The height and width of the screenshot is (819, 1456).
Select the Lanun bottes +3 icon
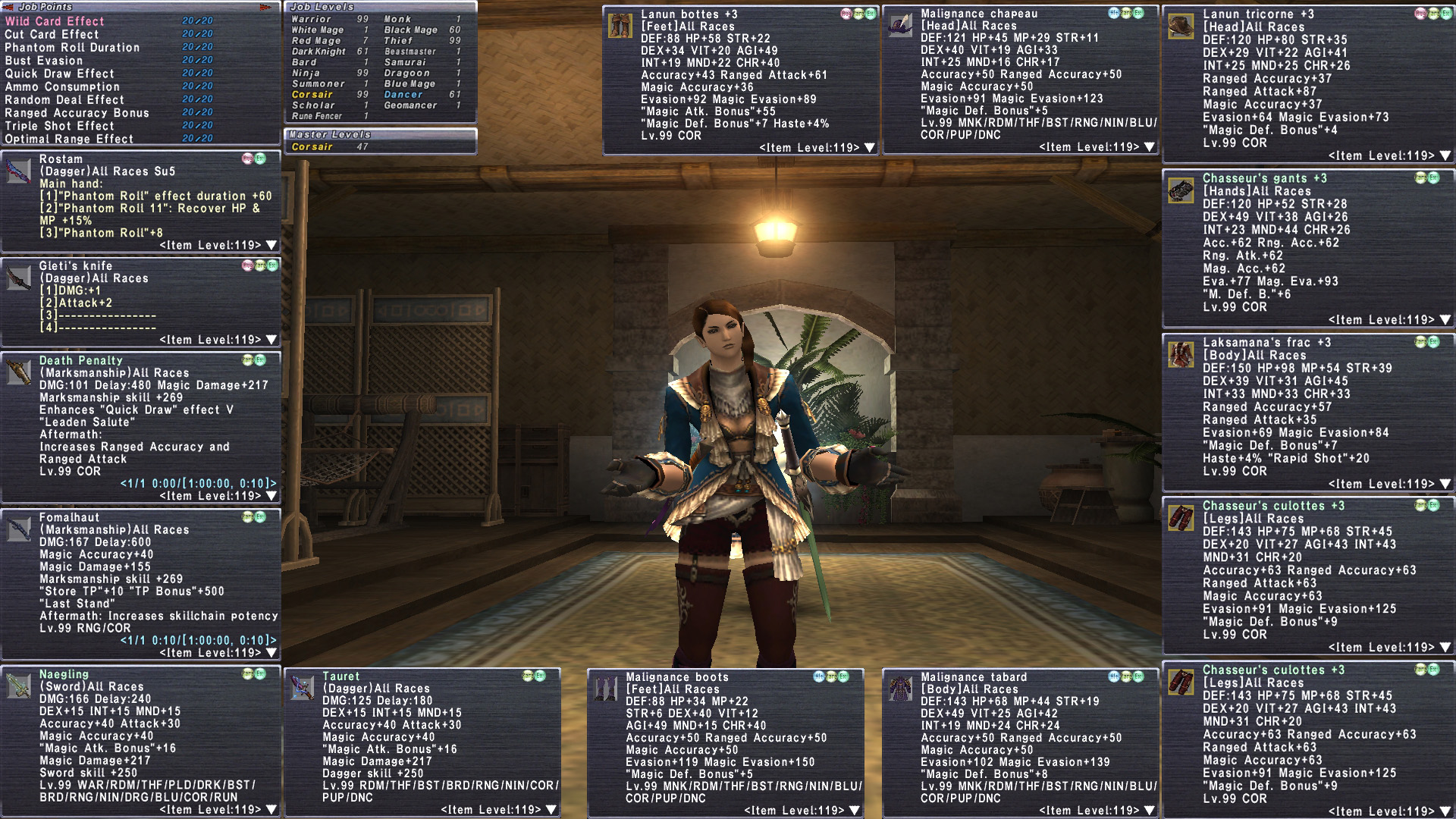coord(620,26)
